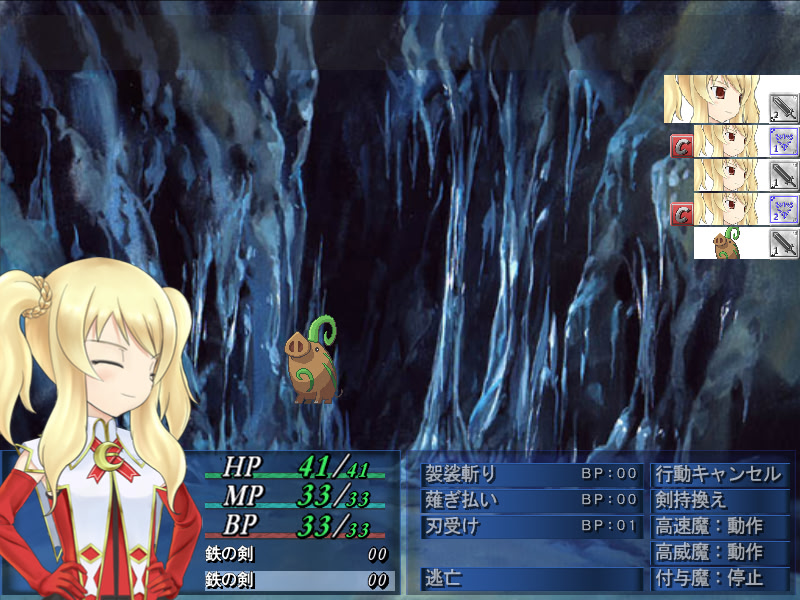Toggle the 付与魔 enchant magic setting
Image resolution: width=800 pixels, height=600 pixels.
point(720,578)
